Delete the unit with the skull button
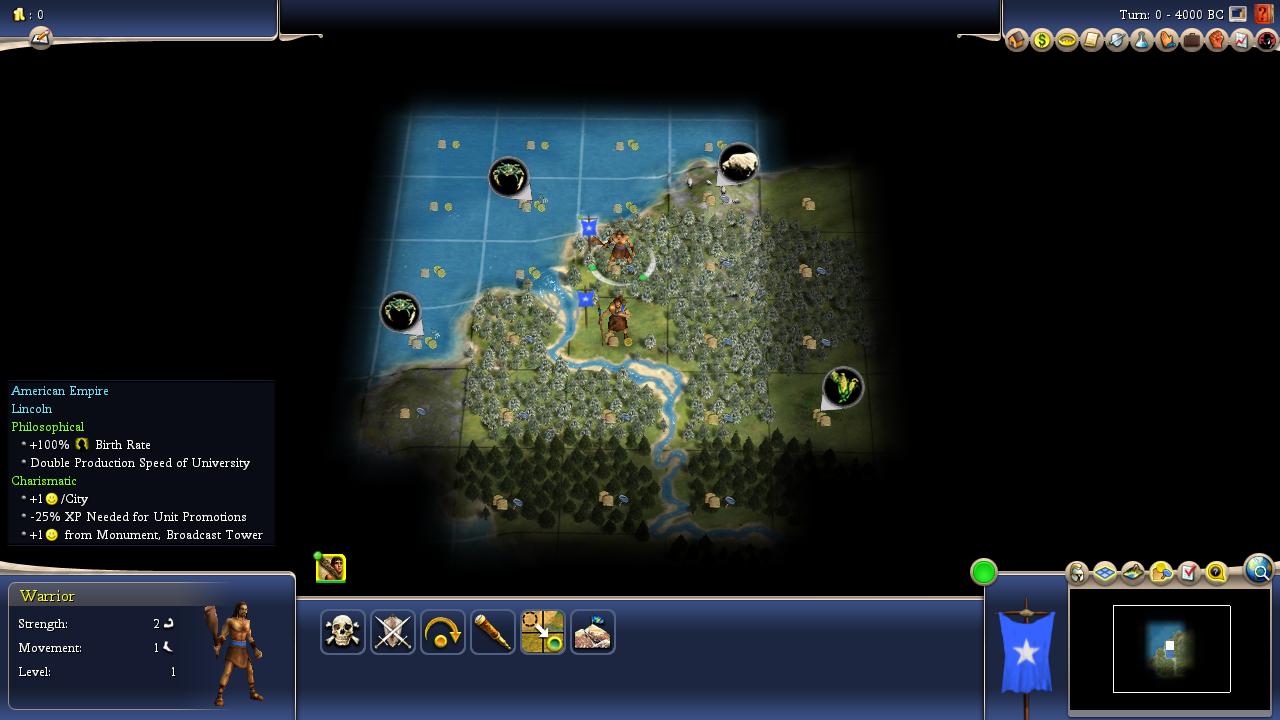The height and width of the screenshot is (720, 1280). (x=343, y=632)
